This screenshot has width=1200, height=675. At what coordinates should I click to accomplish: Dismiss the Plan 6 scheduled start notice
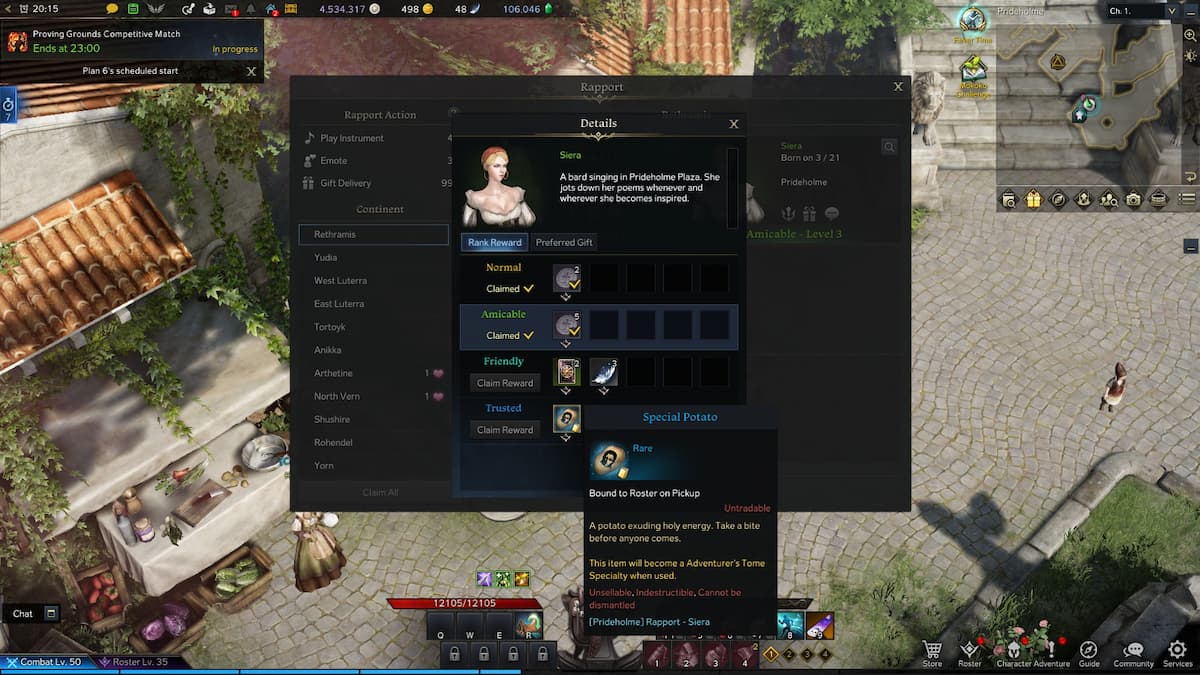(251, 72)
